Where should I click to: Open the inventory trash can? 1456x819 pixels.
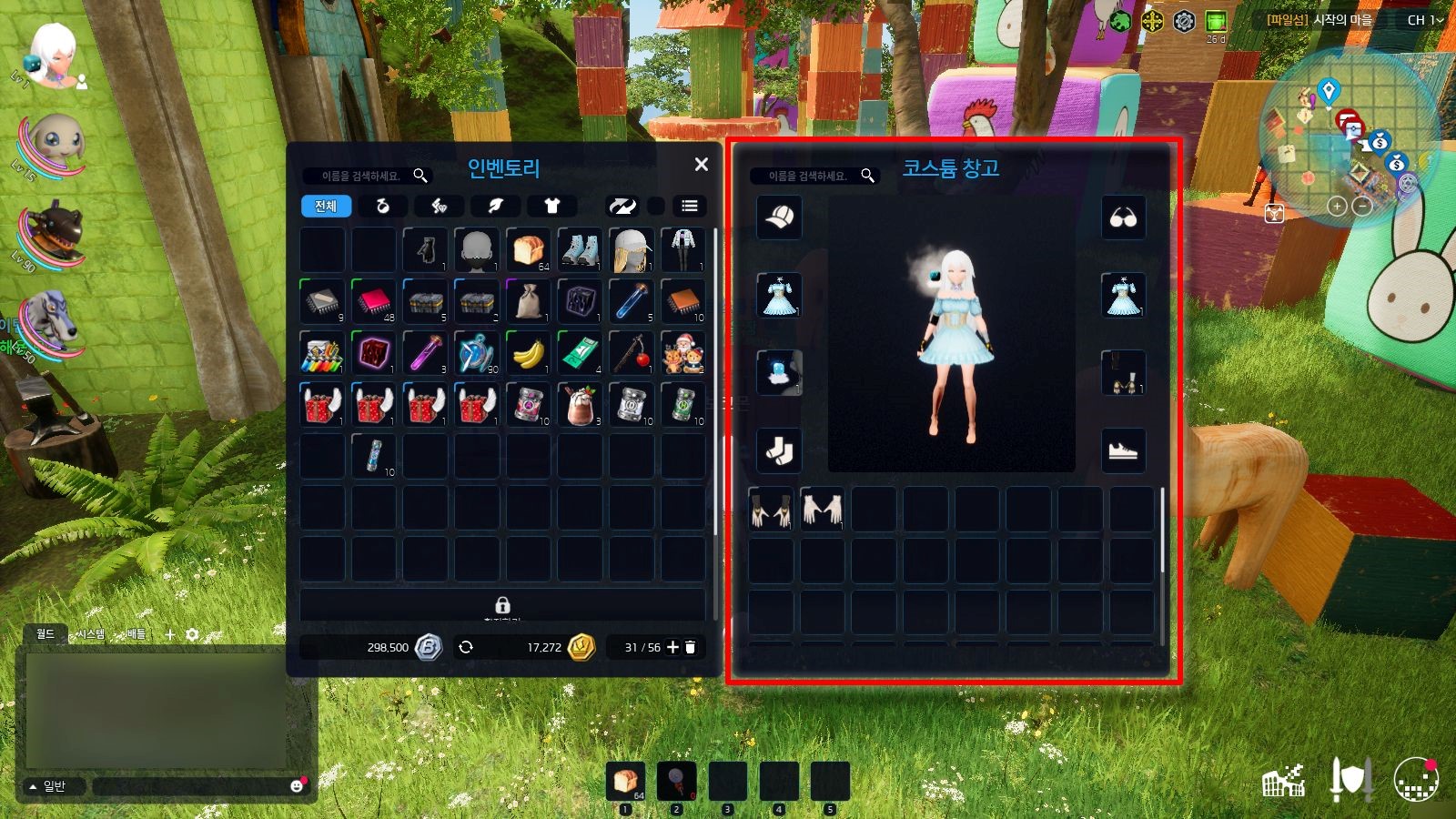tap(691, 647)
